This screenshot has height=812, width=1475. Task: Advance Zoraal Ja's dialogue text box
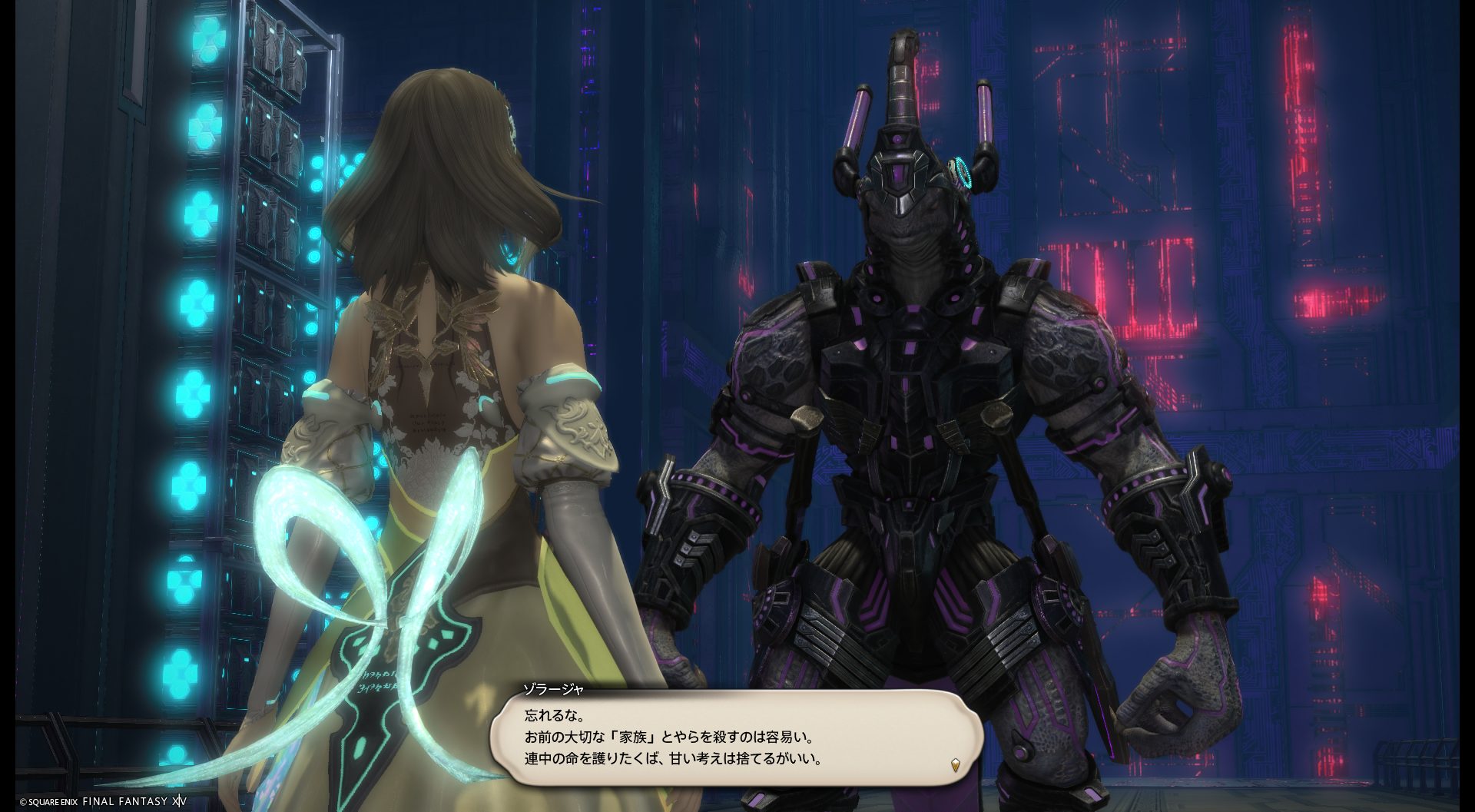click(x=736, y=737)
